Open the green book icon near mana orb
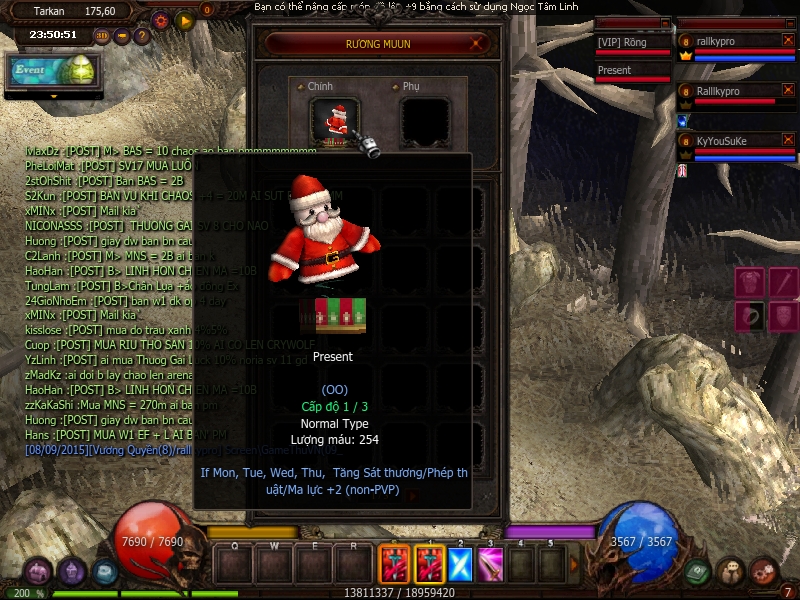Viewport: 800px width, 600px height. [x=697, y=570]
